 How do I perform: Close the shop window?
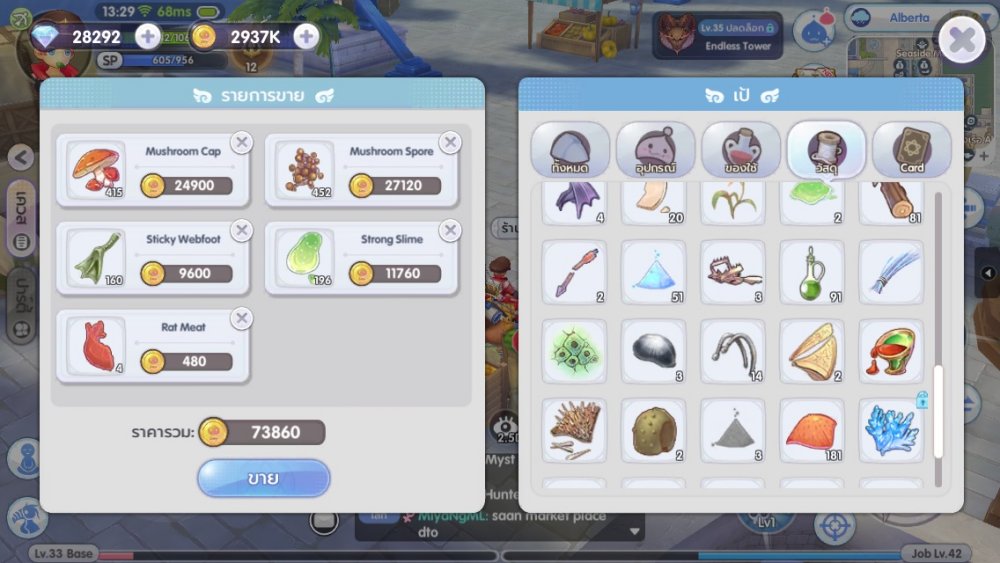tap(961, 40)
